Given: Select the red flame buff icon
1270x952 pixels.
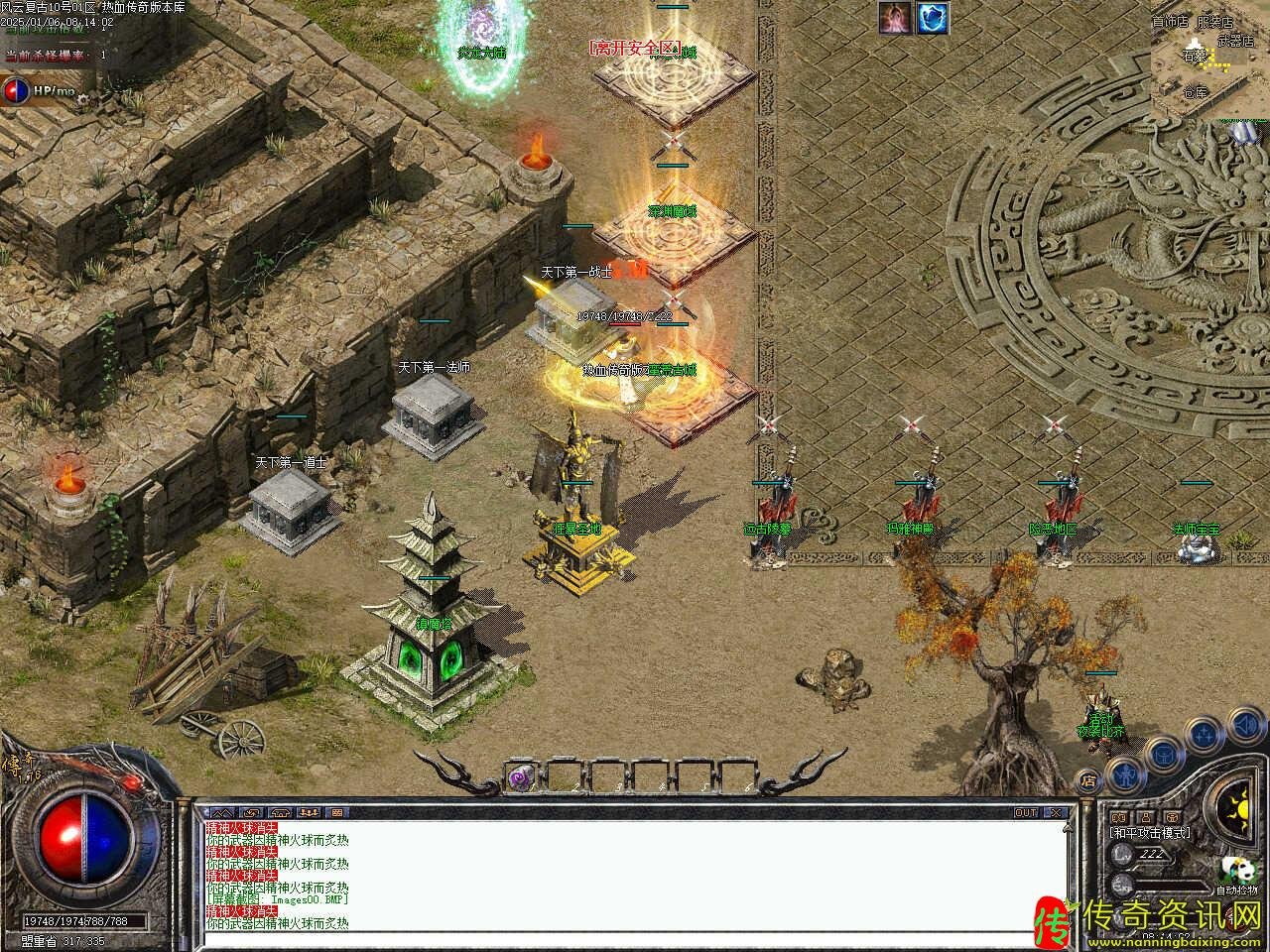Looking at the screenshot, I should (x=895, y=17).
